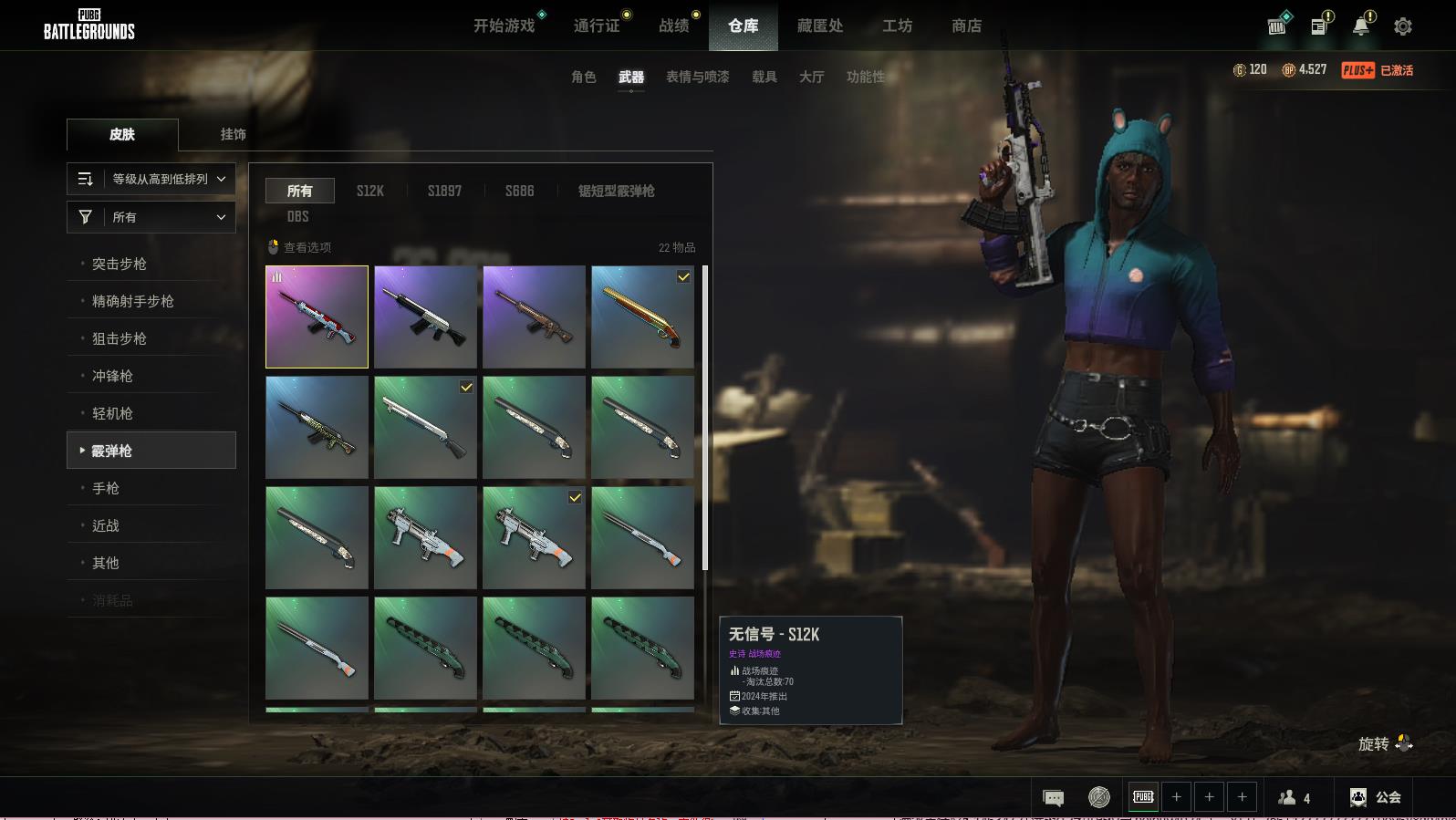This screenshot has width=1456, height=820.
Task: Open the 等级从高到低排列 sort dropdown
Action: [x=151, y=179]
